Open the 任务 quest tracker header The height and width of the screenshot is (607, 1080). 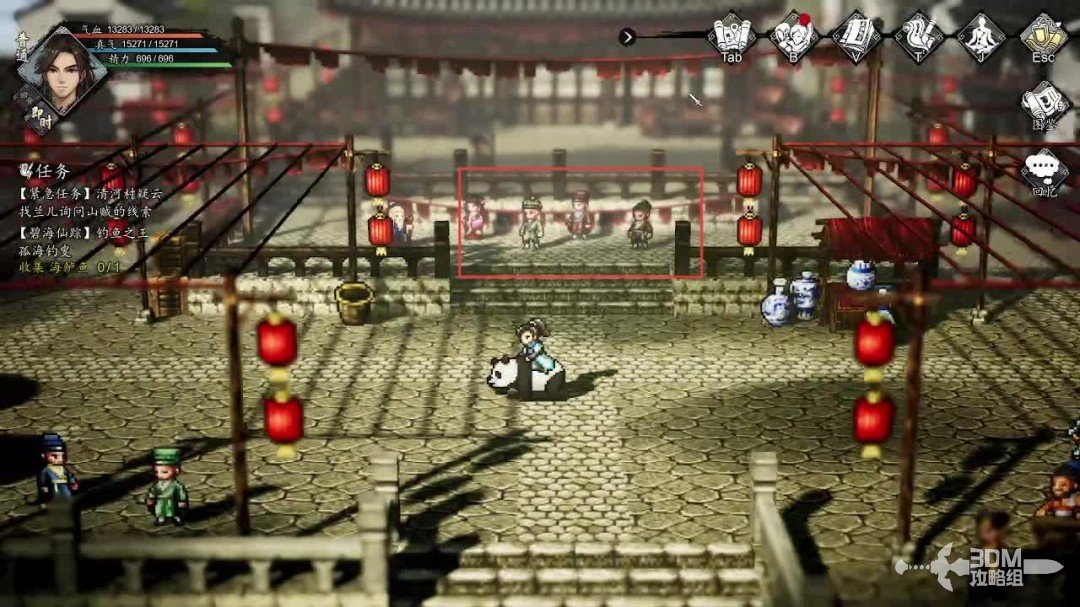coord(50,172)
